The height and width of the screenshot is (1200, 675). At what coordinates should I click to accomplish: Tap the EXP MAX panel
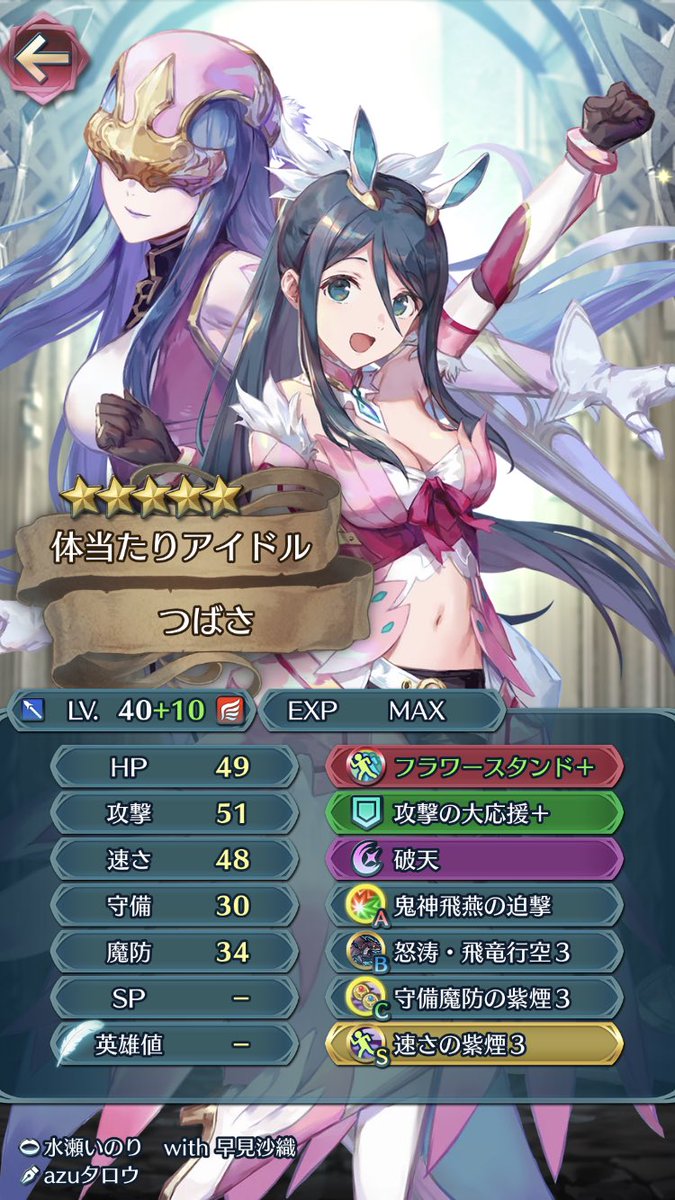coord(380,710)
